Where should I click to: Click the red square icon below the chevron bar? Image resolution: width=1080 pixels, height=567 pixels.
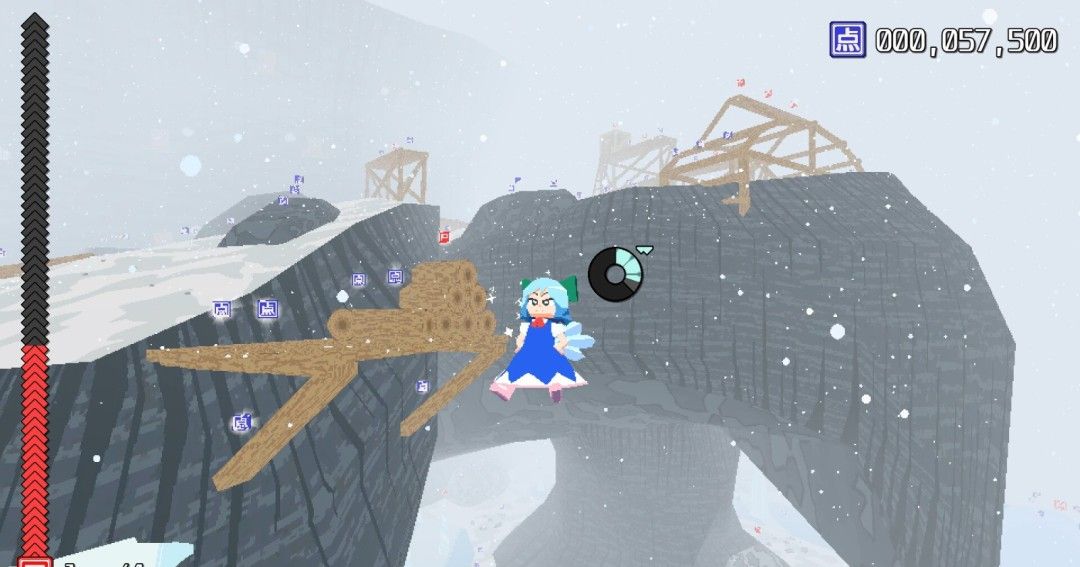pos(35,561)
